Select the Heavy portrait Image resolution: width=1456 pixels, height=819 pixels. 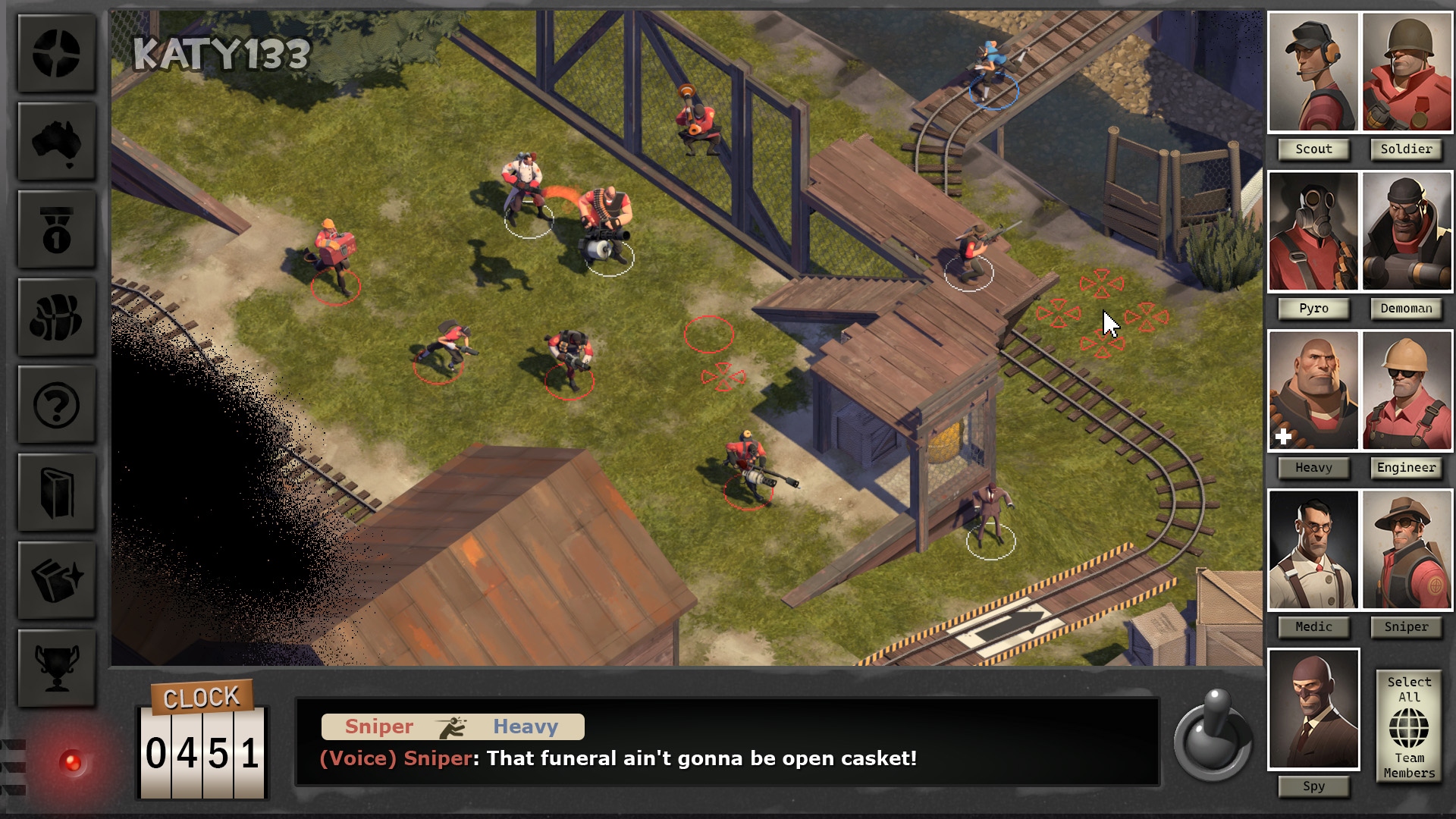1313,391
